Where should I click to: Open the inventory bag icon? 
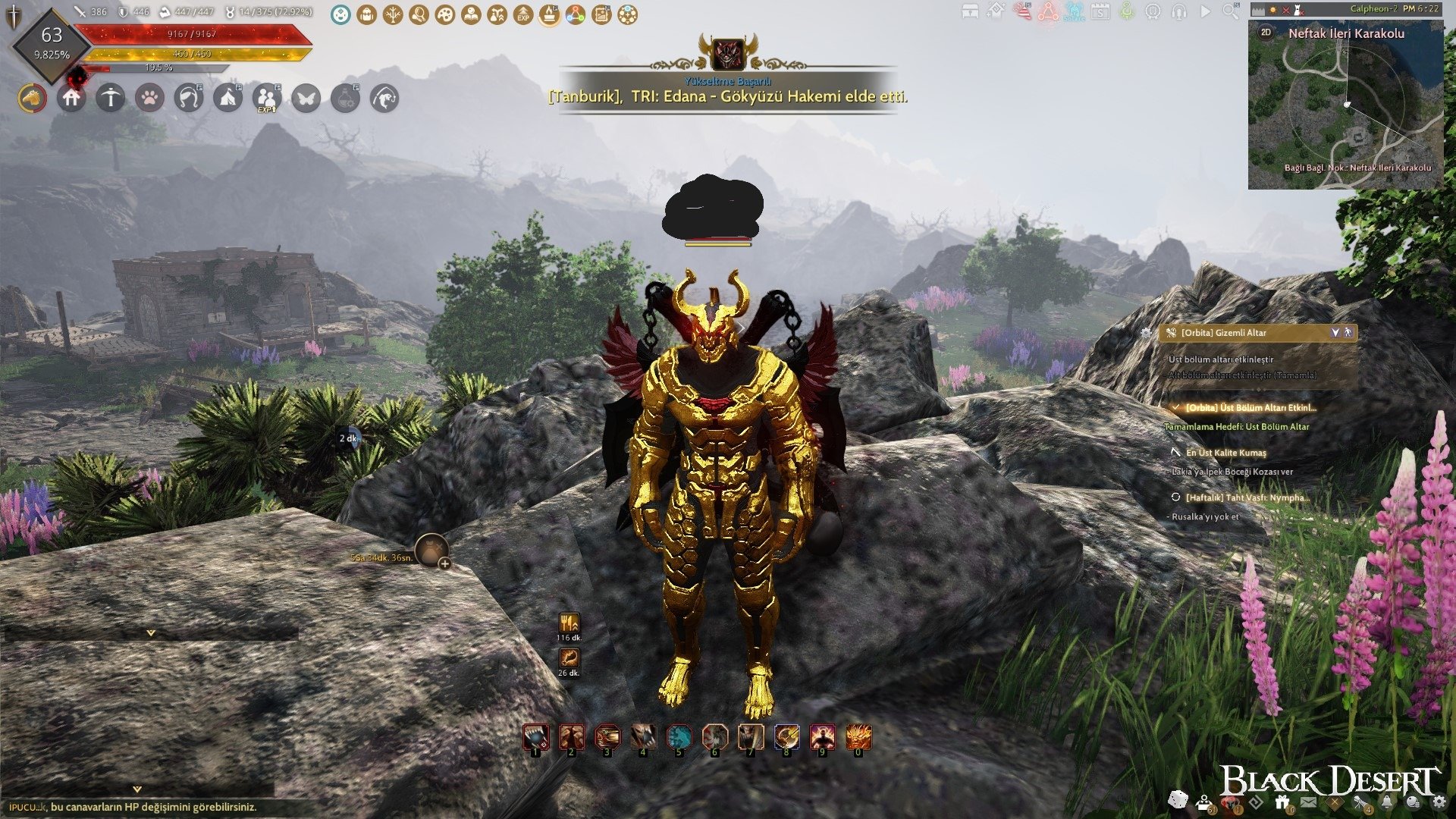click(x=366, y=13)
